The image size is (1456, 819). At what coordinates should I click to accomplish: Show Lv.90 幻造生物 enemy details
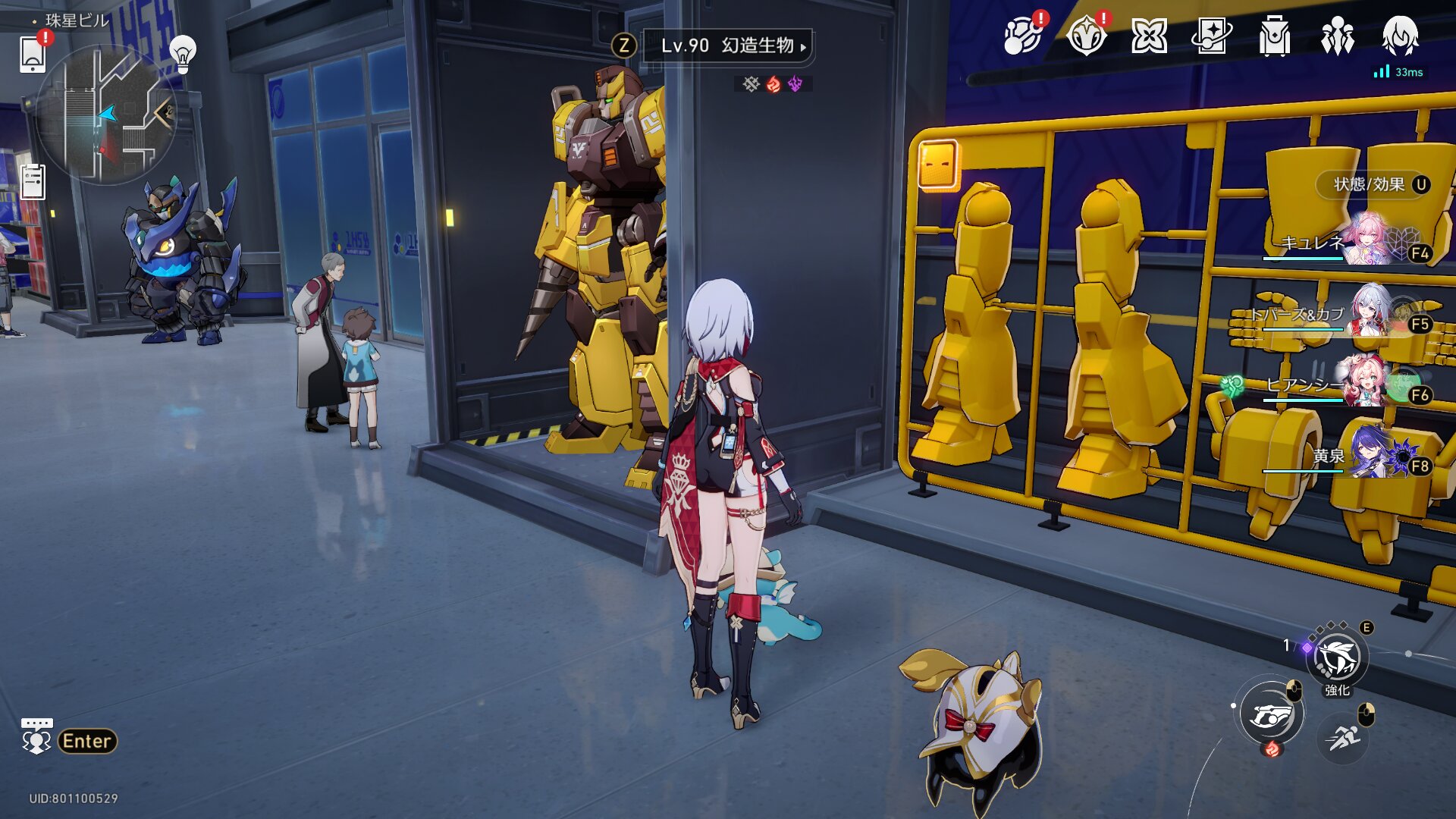[x=726, y=45]
